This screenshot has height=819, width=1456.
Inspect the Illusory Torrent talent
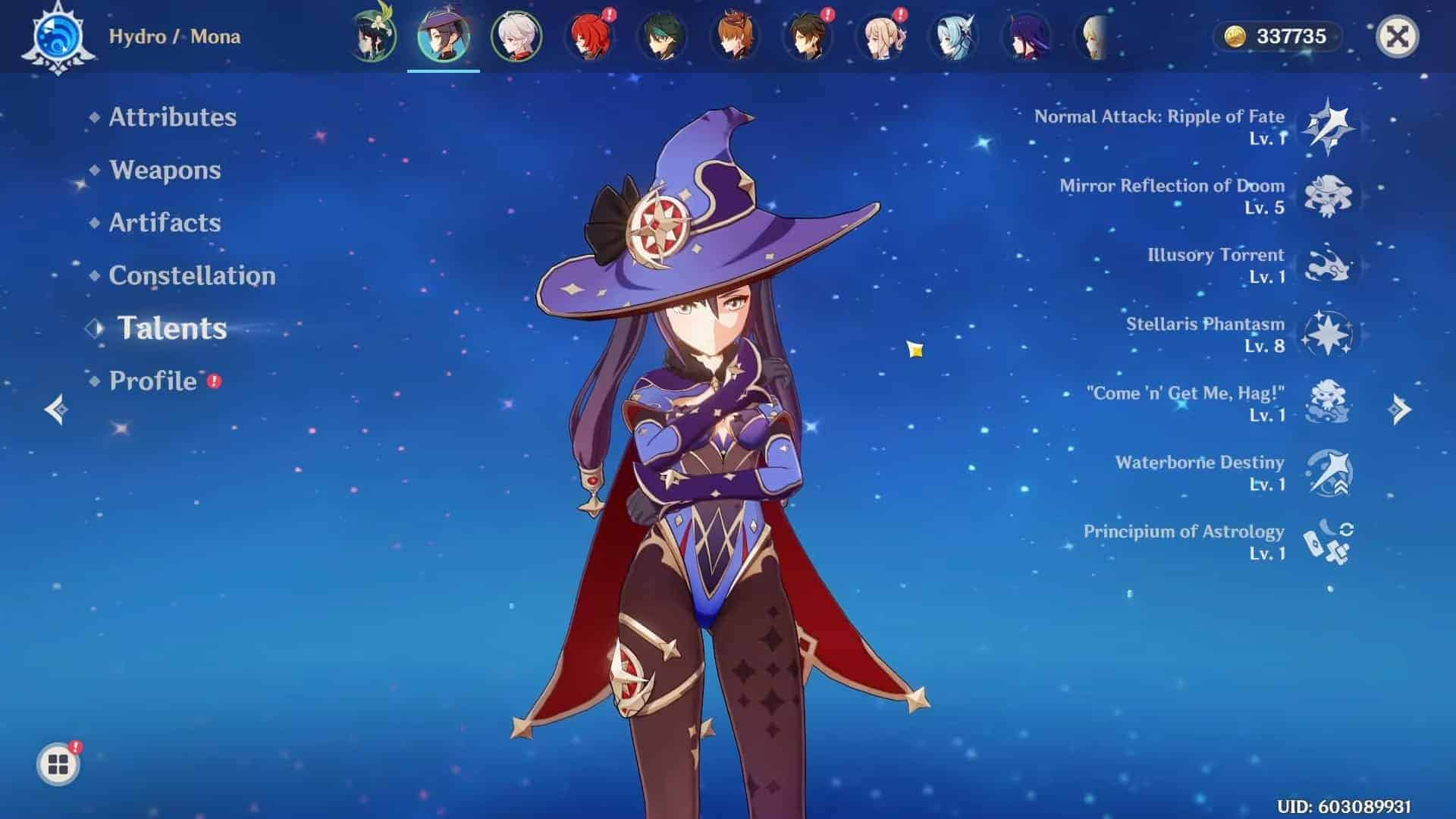[1328, 265]
